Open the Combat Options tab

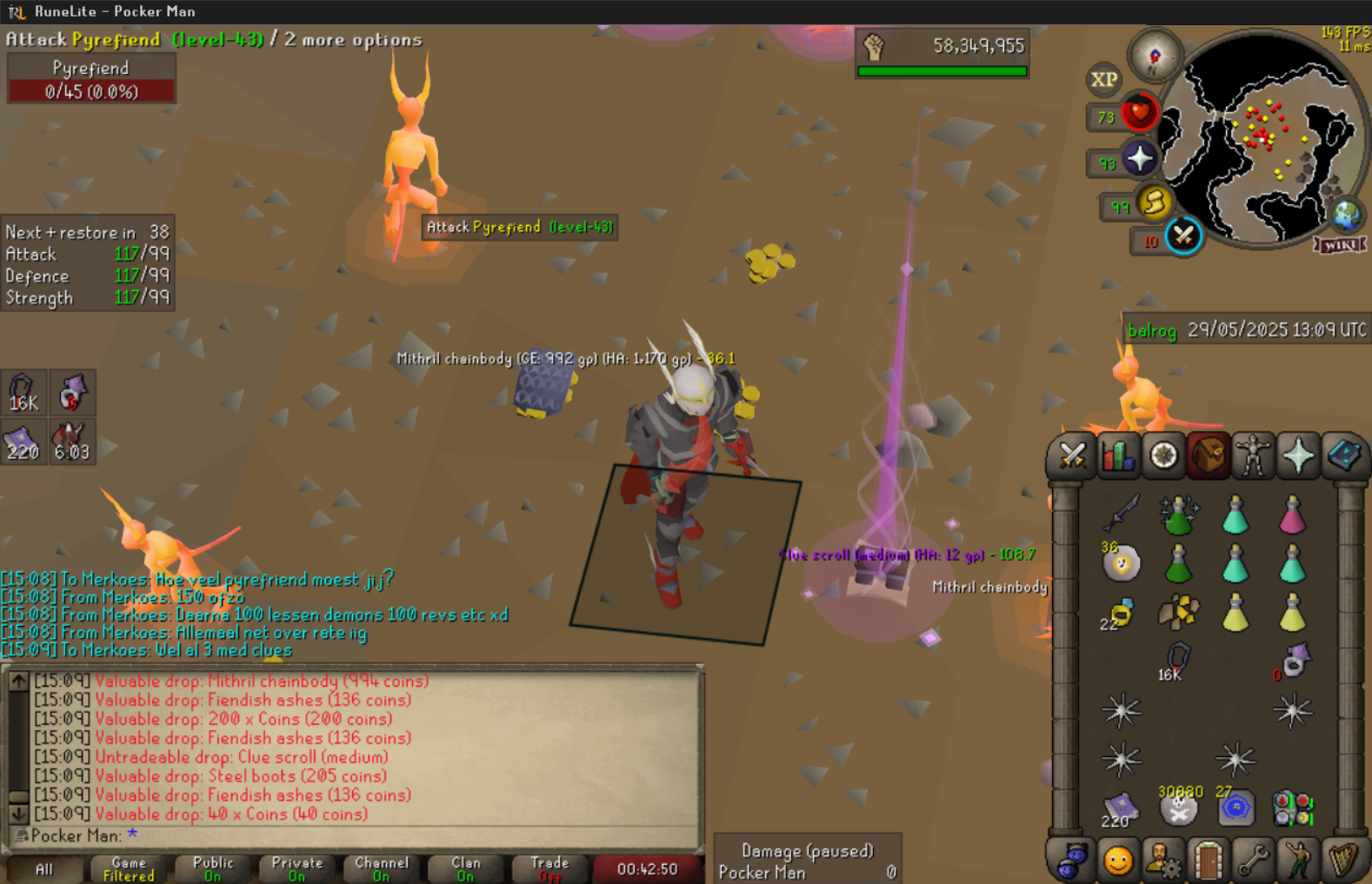tap(1072, 455)
